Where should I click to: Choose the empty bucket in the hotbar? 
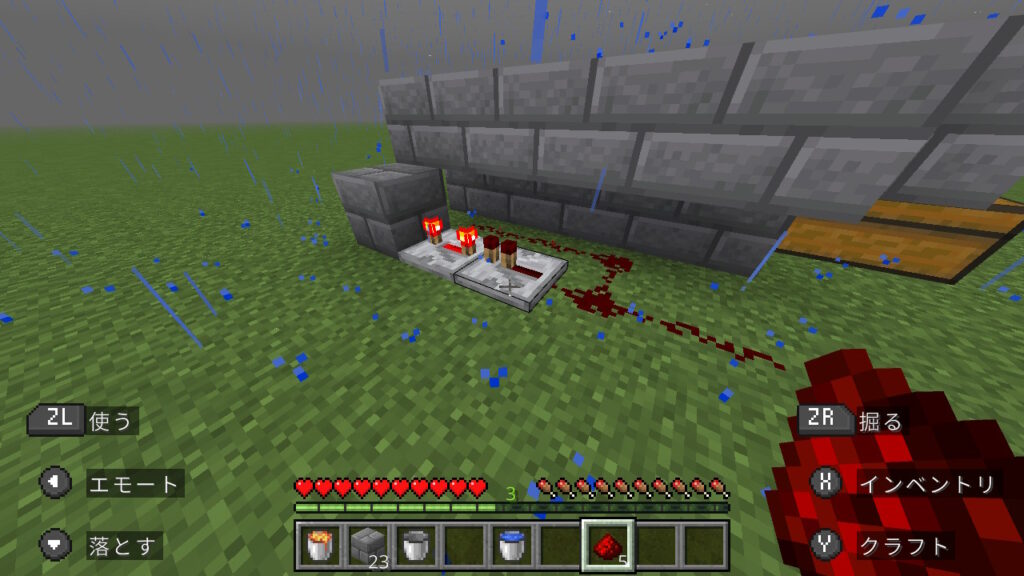(x=415, y=545)
